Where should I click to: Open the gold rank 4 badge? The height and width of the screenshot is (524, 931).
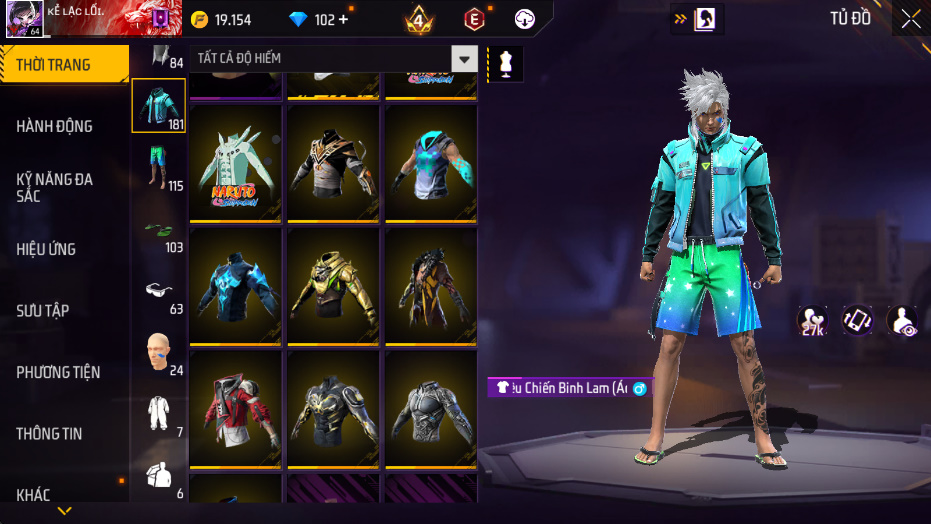click(x=418, y=20)
